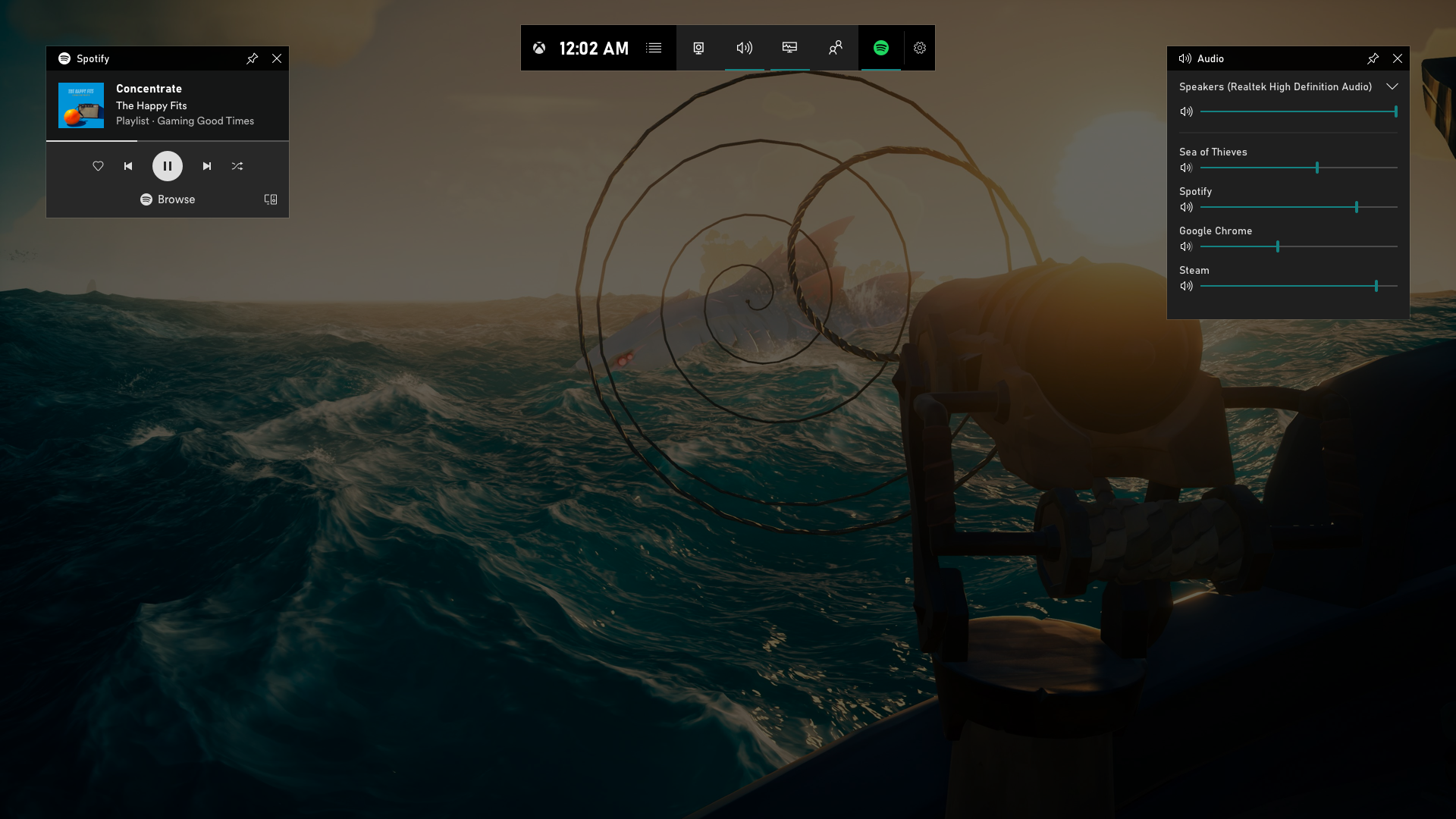Like the song Concentrate with the heart
The height and width of the screenshot is (819, 1456).
pyautogui.click(x=98, y=166)
